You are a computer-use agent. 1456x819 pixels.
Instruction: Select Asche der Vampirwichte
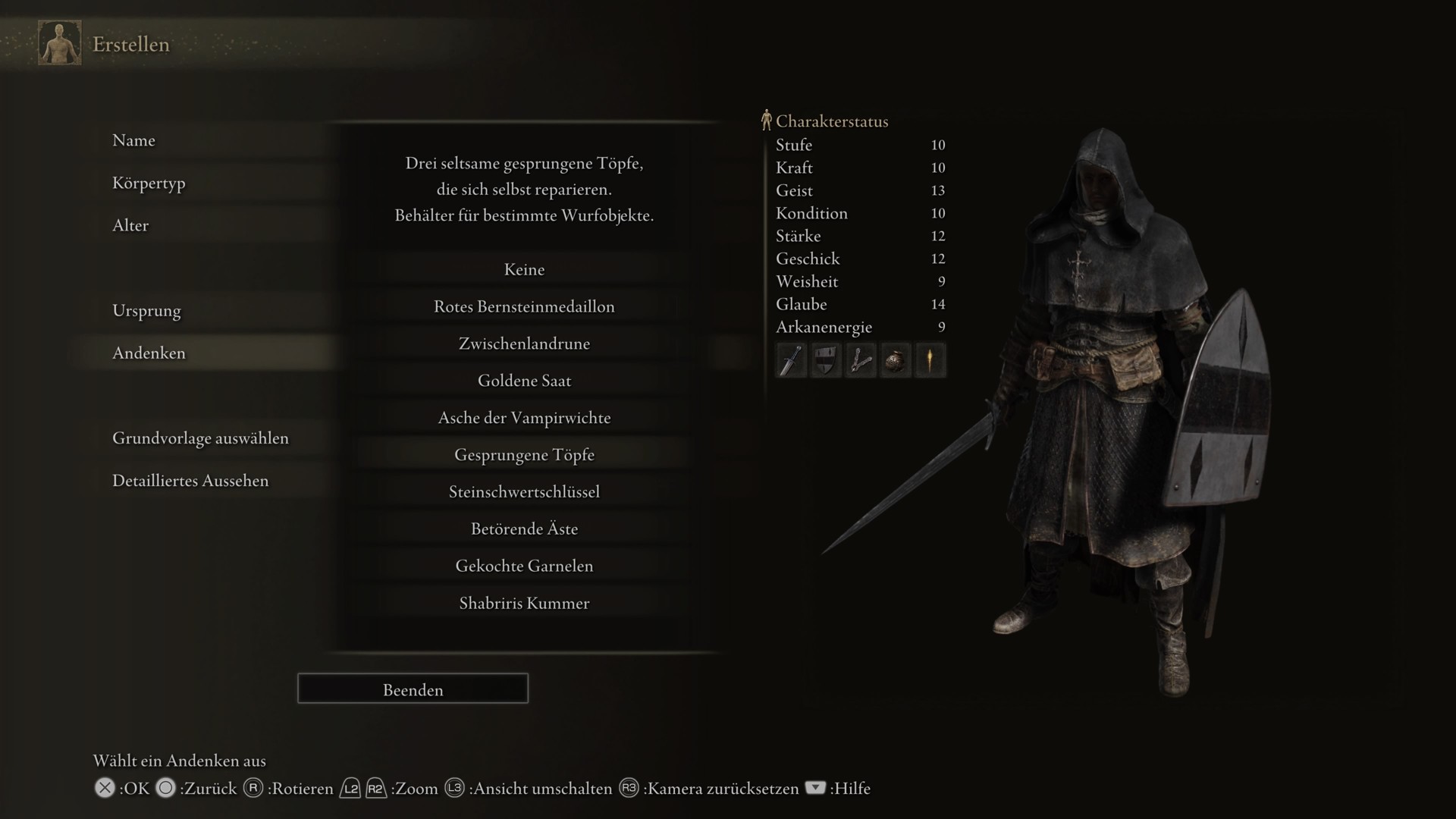pos(524,418)
